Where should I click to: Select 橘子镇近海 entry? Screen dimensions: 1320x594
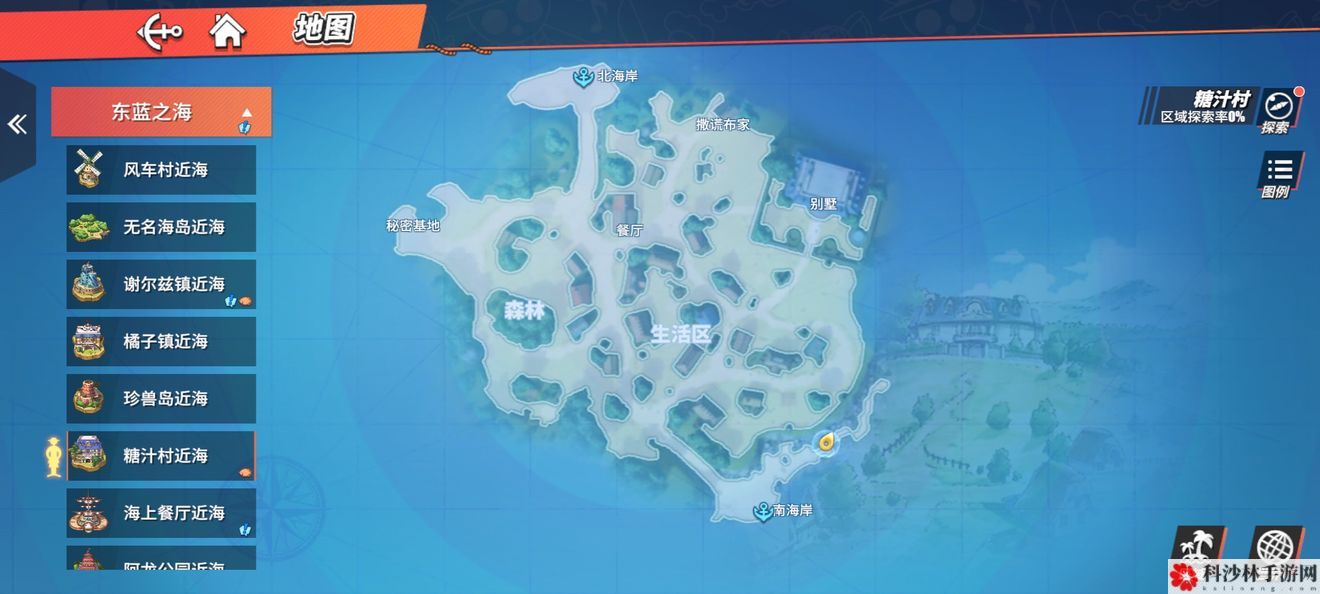point(161,341)
